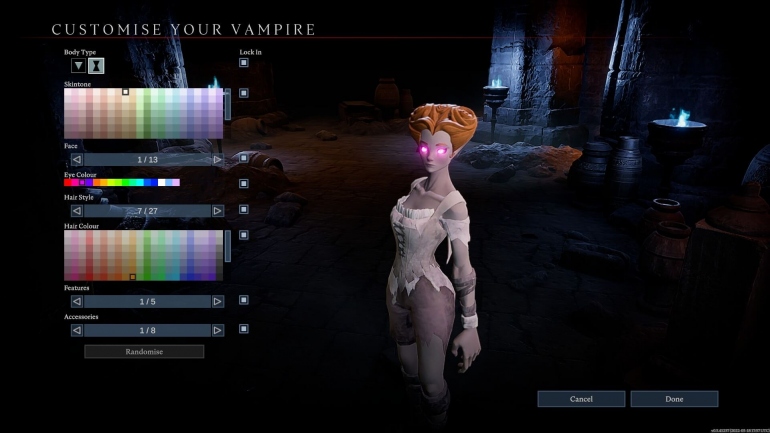Click the Hair Colour palette scrollbar
Screen dimensions: 770x433
228,246
